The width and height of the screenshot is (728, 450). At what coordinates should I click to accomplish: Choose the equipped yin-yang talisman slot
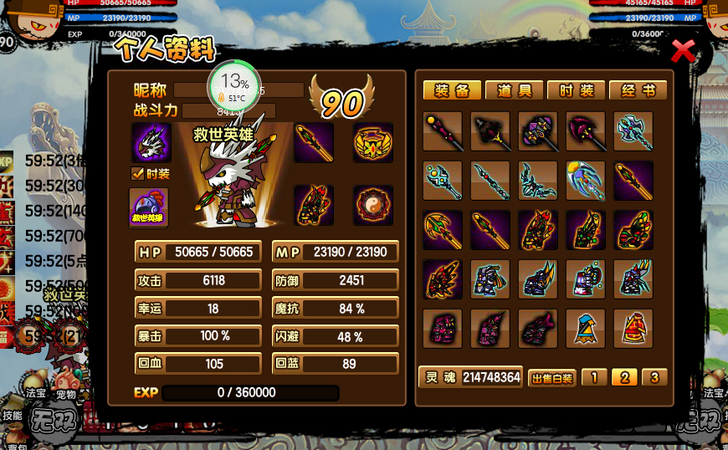[373, 205]
